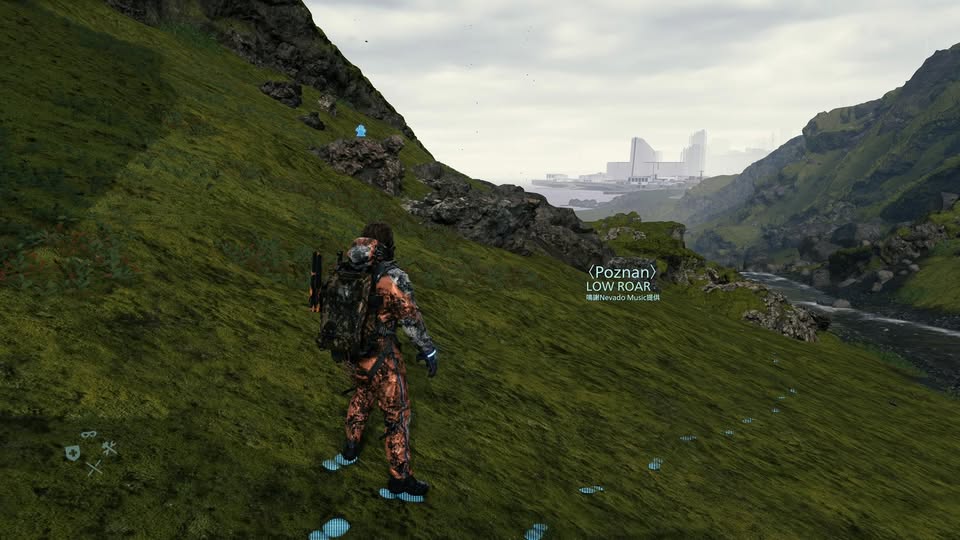960x540 pixels.
Task: Select the crossed sticks icon
Action: (93, 467)
